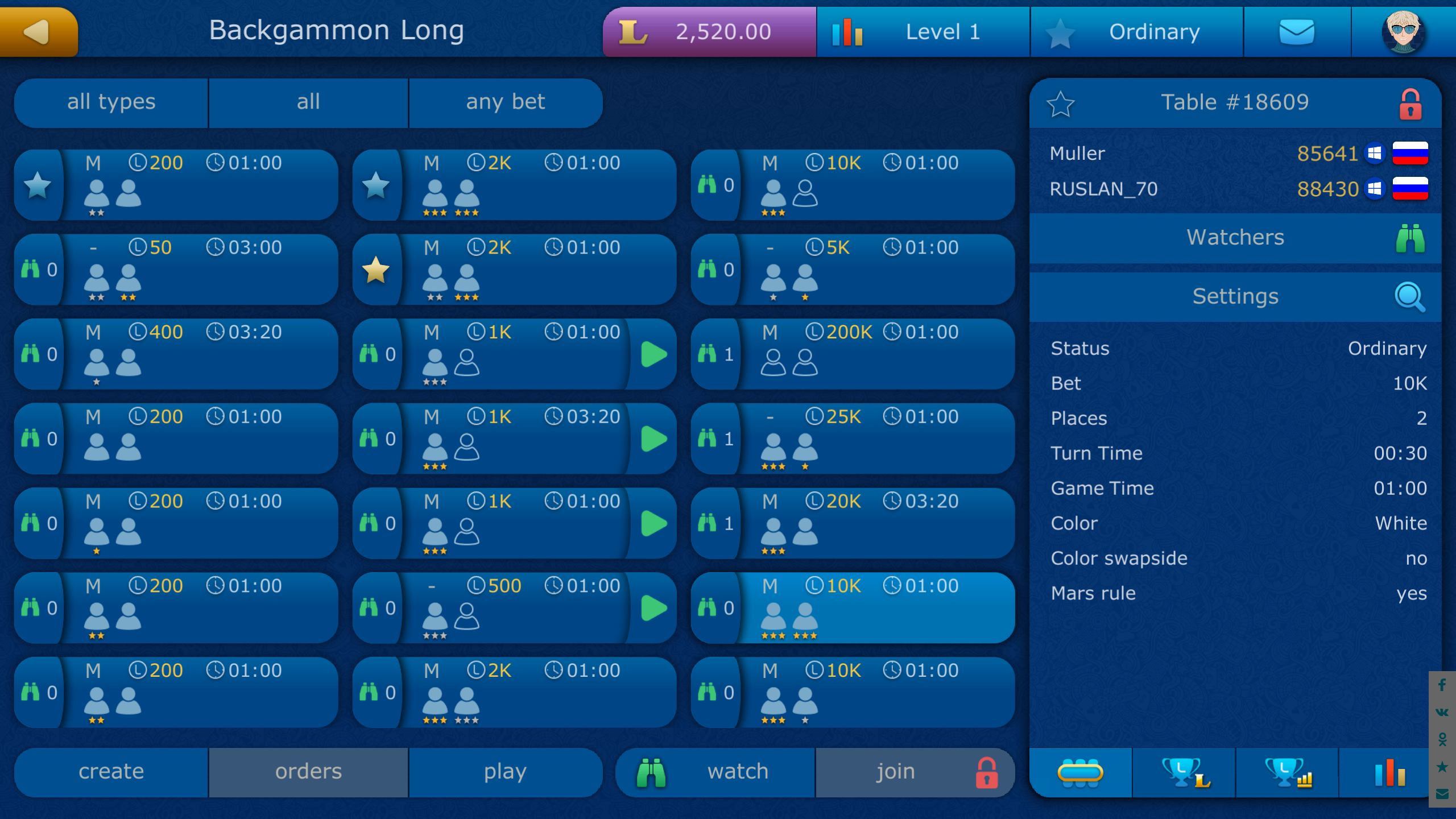Open the all types filter
Screen dimensions: 1456x819
[111, 102]
